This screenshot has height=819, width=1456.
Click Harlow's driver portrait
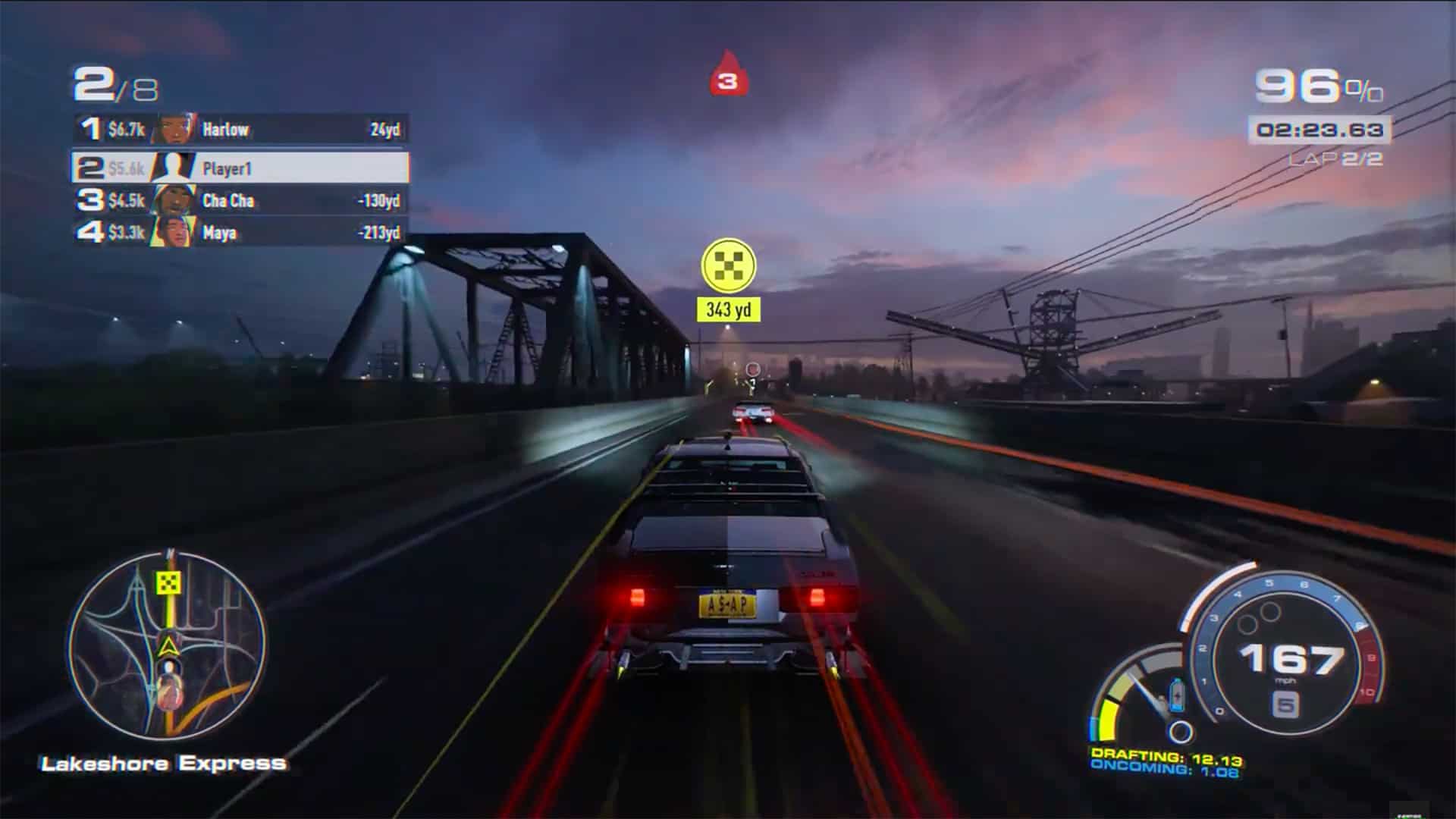click(173, 129)
